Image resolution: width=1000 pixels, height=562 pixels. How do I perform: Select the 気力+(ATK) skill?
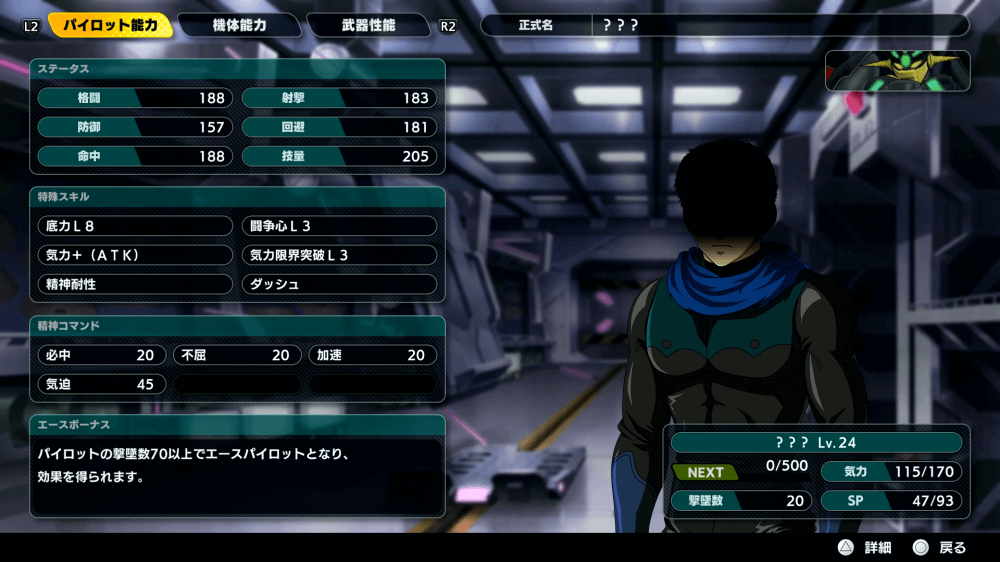tap(135, 255)
